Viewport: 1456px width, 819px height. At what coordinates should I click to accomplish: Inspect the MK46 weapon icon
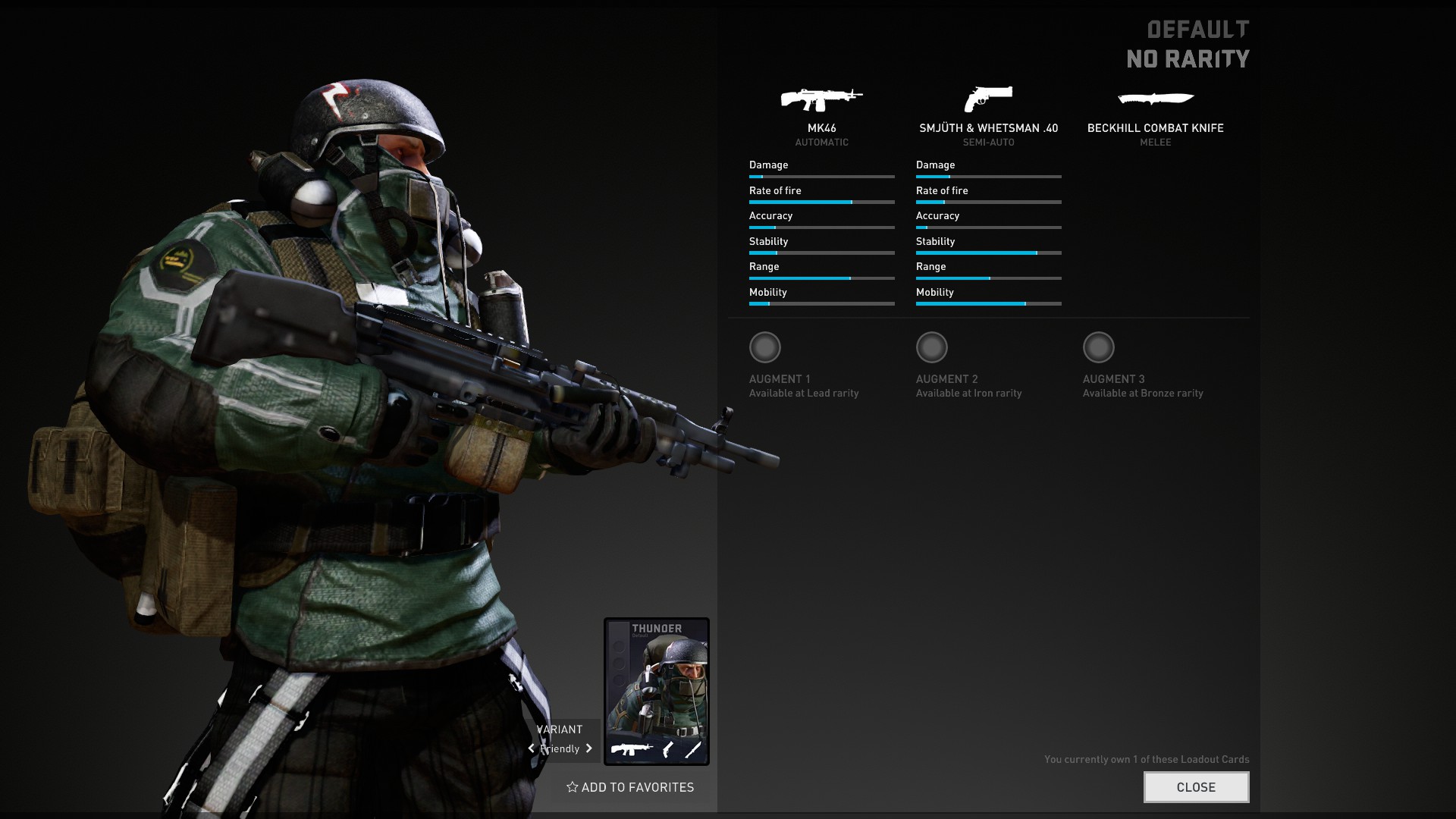tap(821, 99)
